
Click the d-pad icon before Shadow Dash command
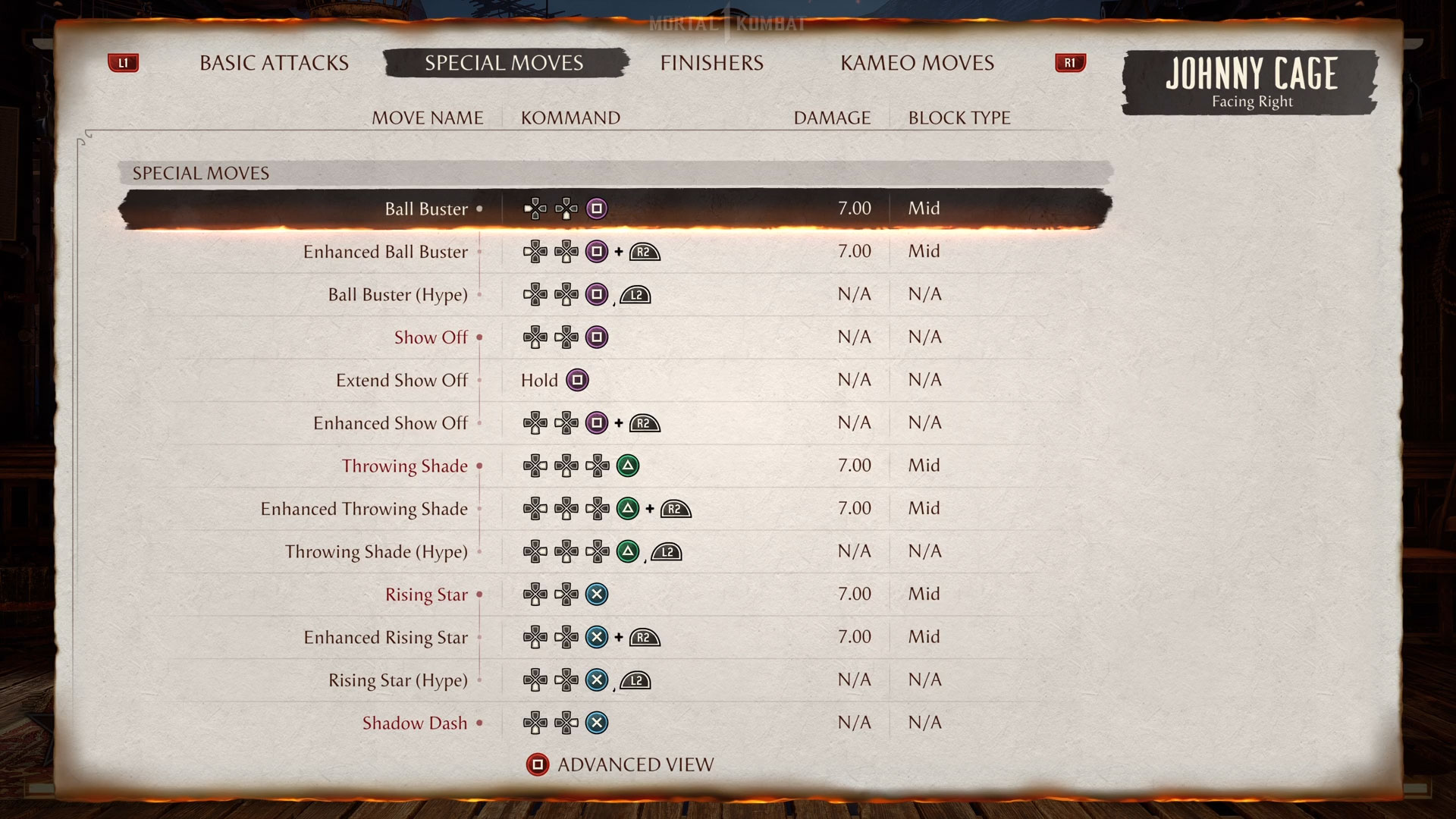pyautogui.click(x=535, y=723)
